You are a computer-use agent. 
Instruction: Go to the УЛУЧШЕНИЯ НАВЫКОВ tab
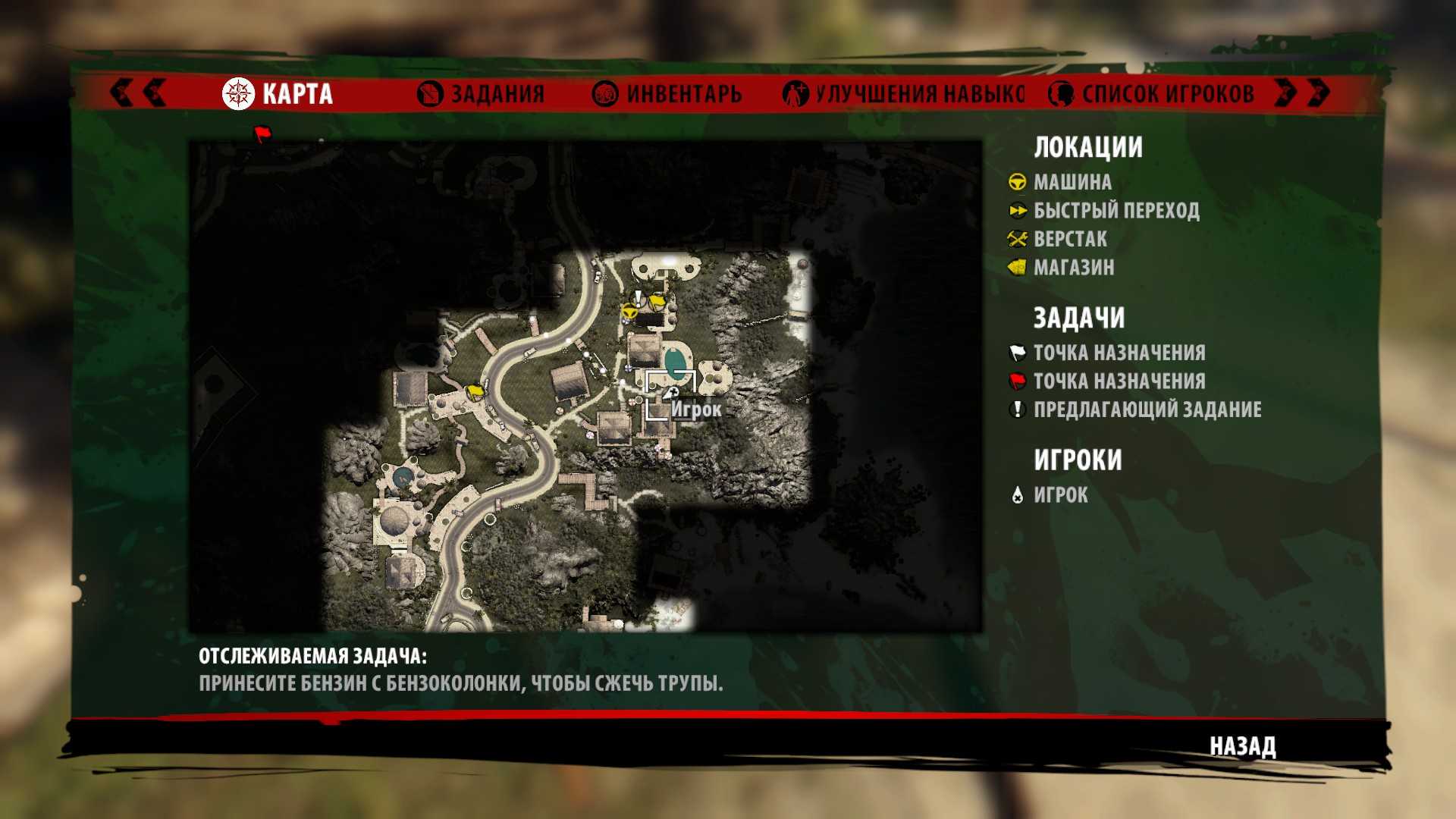(904, 94)
